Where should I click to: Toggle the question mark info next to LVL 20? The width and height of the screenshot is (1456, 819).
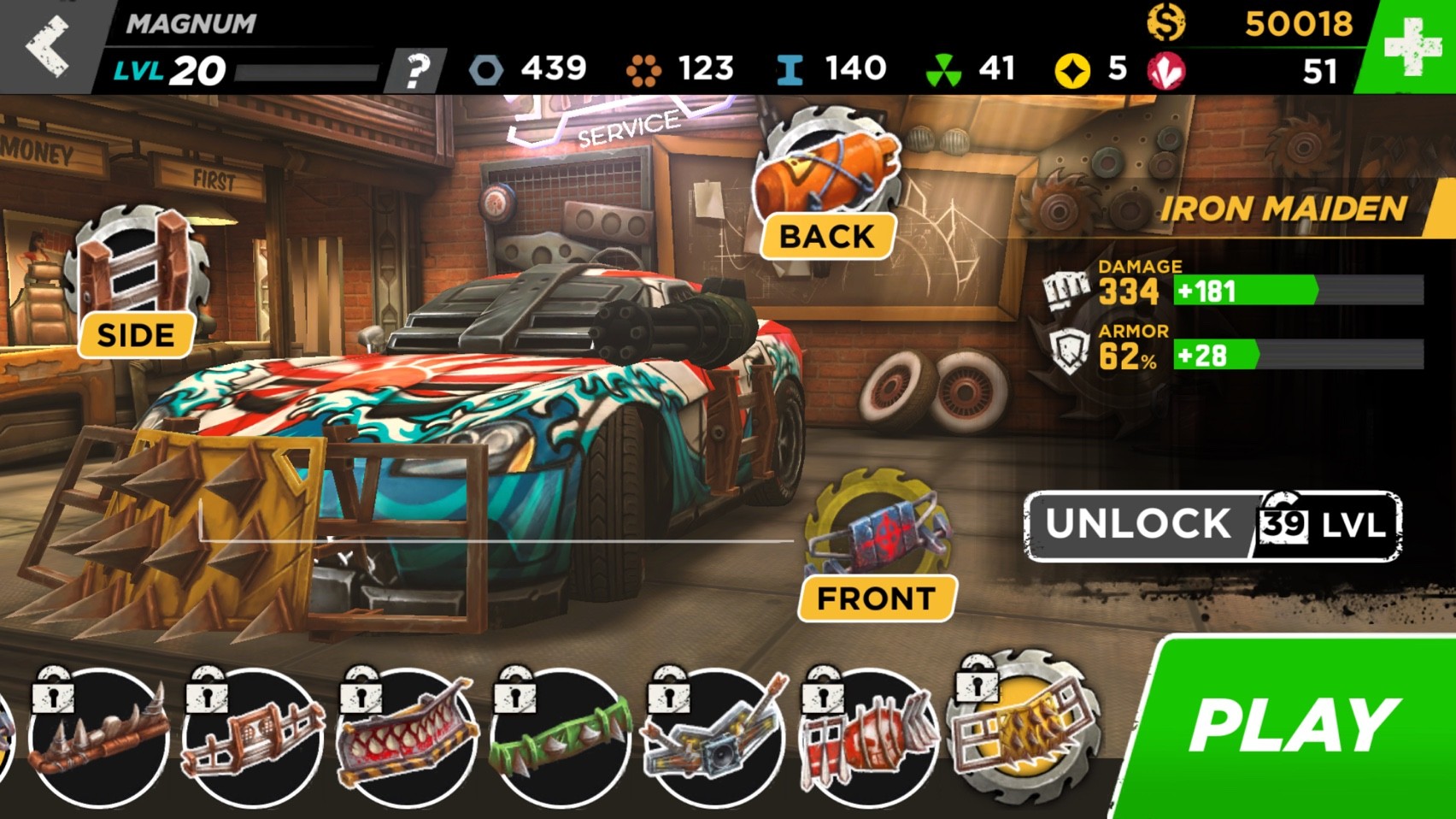416,68
